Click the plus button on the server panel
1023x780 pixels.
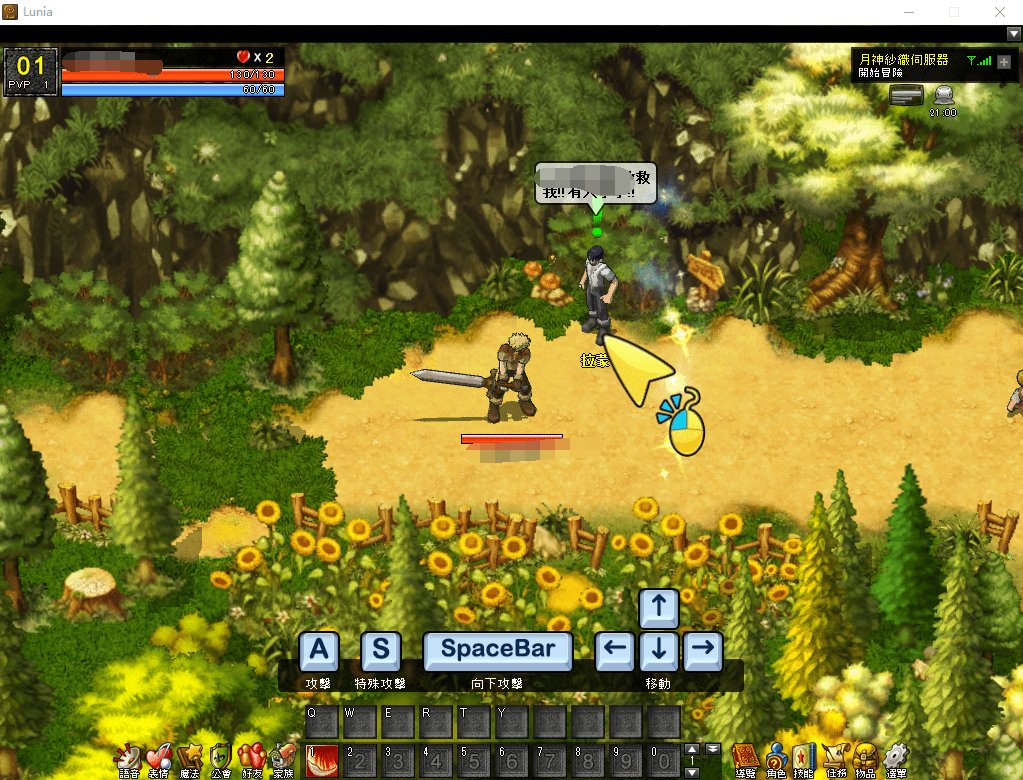[1004, 61]
